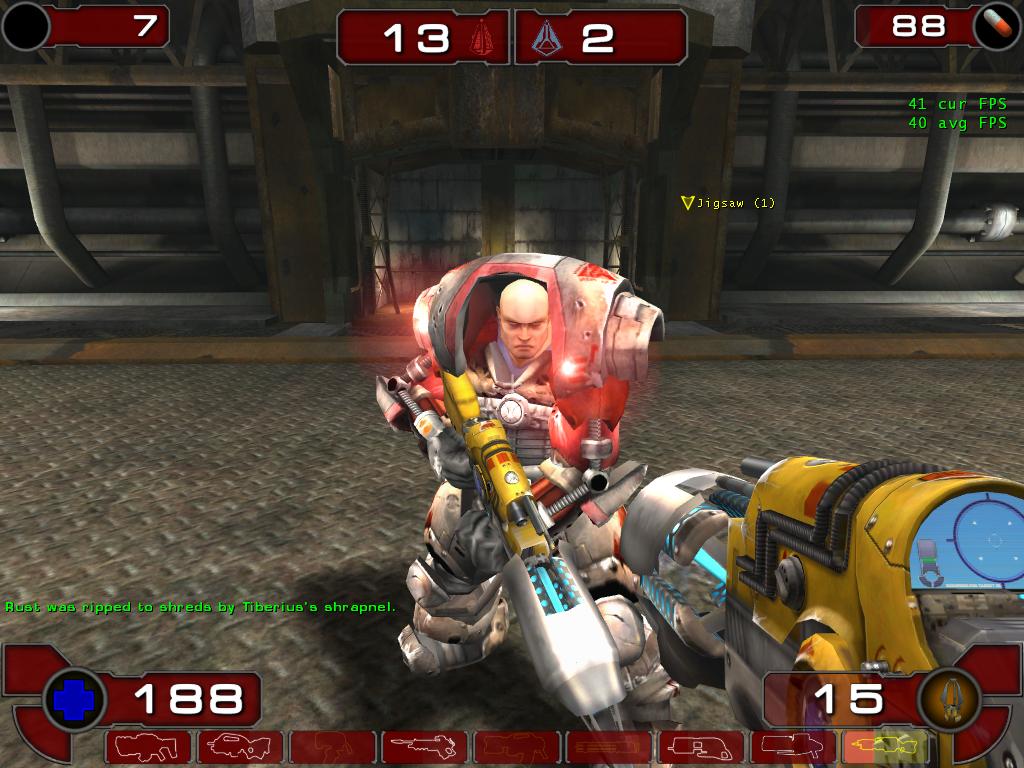Image resolution: width=1024 pixels, height=768 pixels.
Task: Switch to the rocket launcher slot
Action: tap(792, 746)
